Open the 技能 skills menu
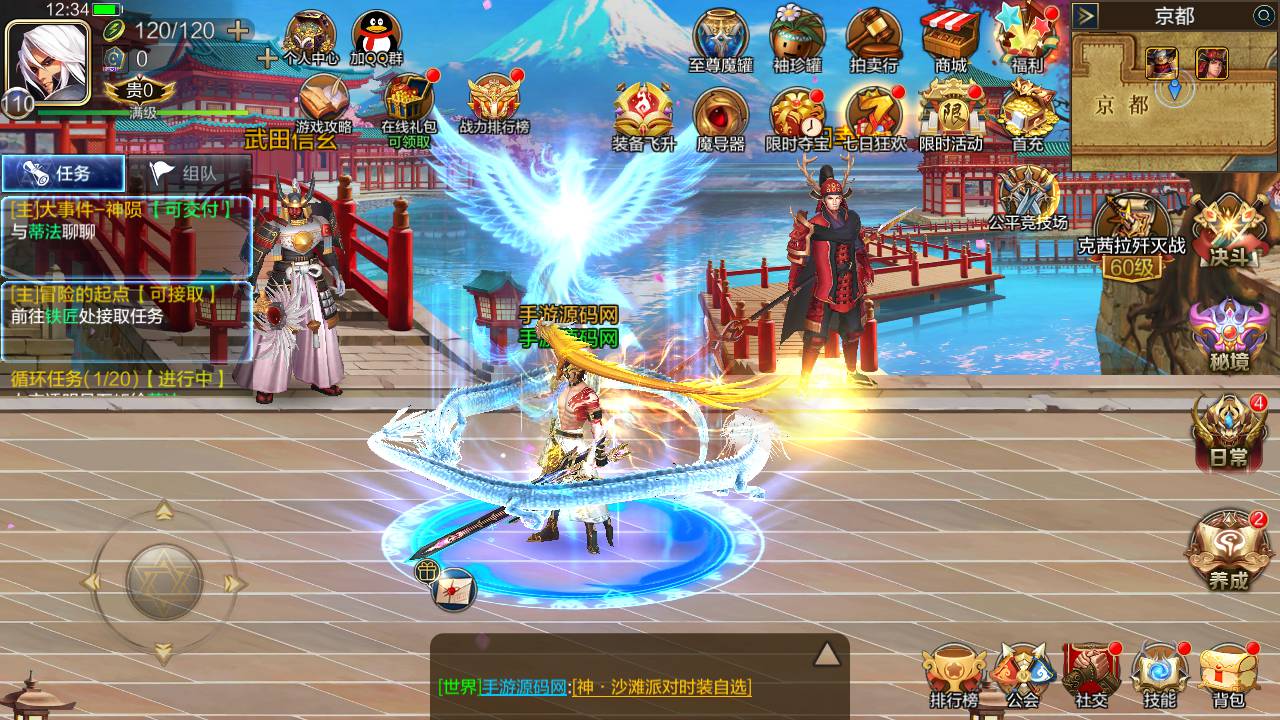 click(x=1159, y=673)
